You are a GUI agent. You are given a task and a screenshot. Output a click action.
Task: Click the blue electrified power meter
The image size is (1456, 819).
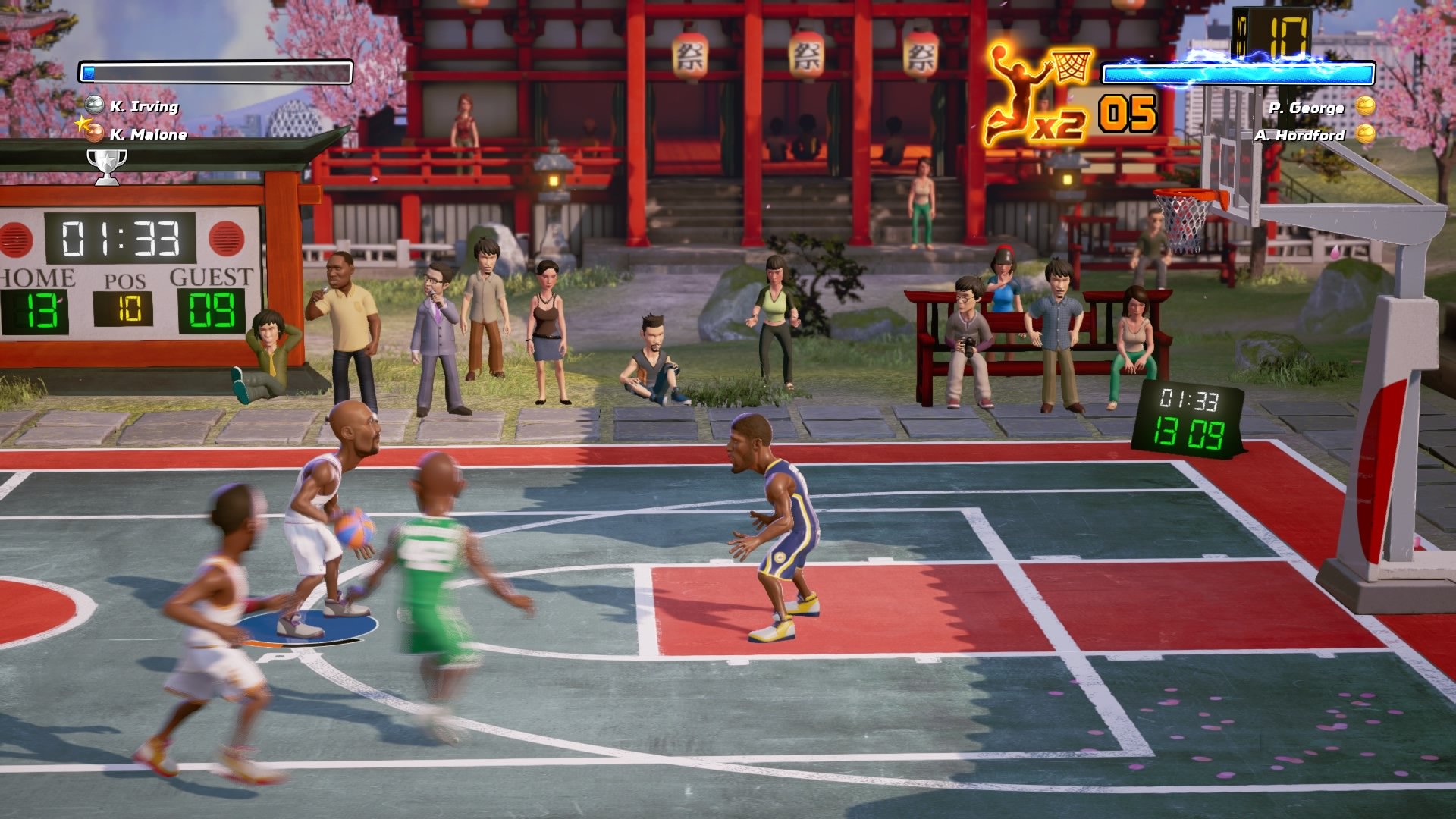pyautogui.click(x=1238, y=74)
